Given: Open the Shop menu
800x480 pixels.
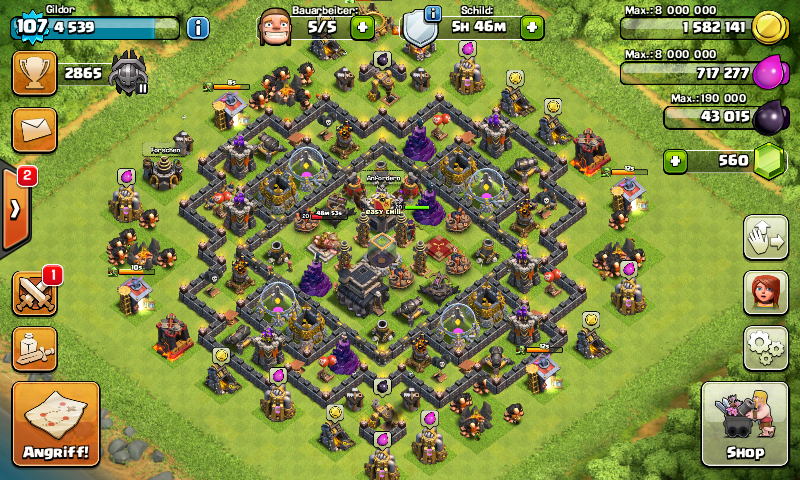Looking at the screenshot, I should point(747,424).
